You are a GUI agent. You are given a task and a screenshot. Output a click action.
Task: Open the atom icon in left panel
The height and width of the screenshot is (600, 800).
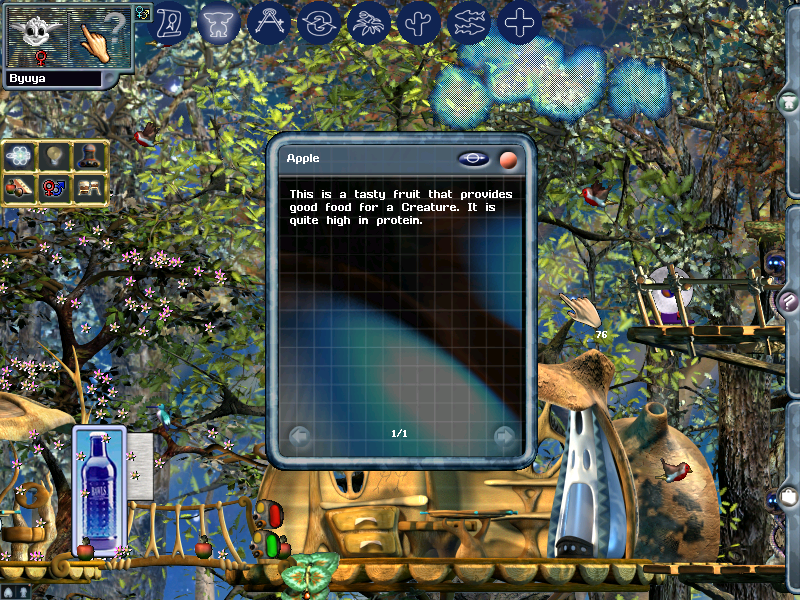(x=20, y=155)
